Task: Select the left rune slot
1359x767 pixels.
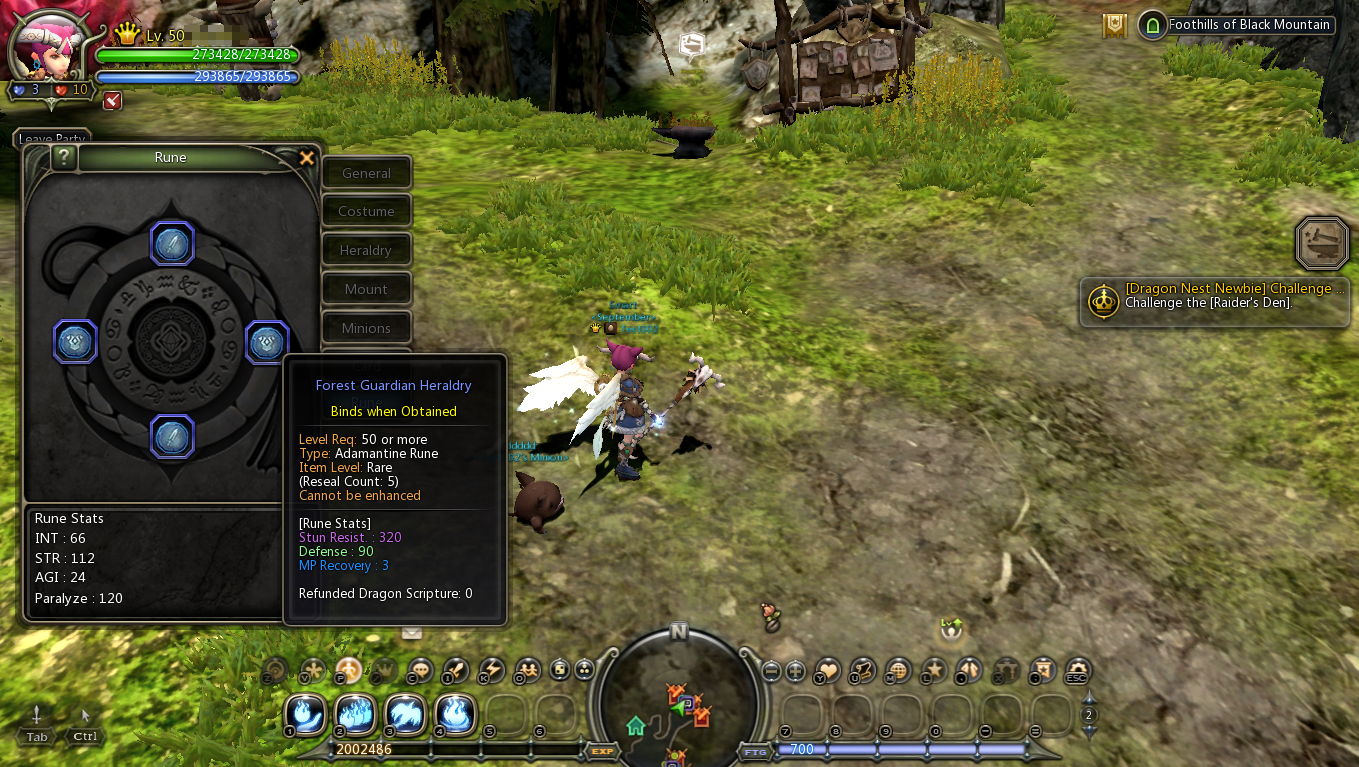Action: 75,342
